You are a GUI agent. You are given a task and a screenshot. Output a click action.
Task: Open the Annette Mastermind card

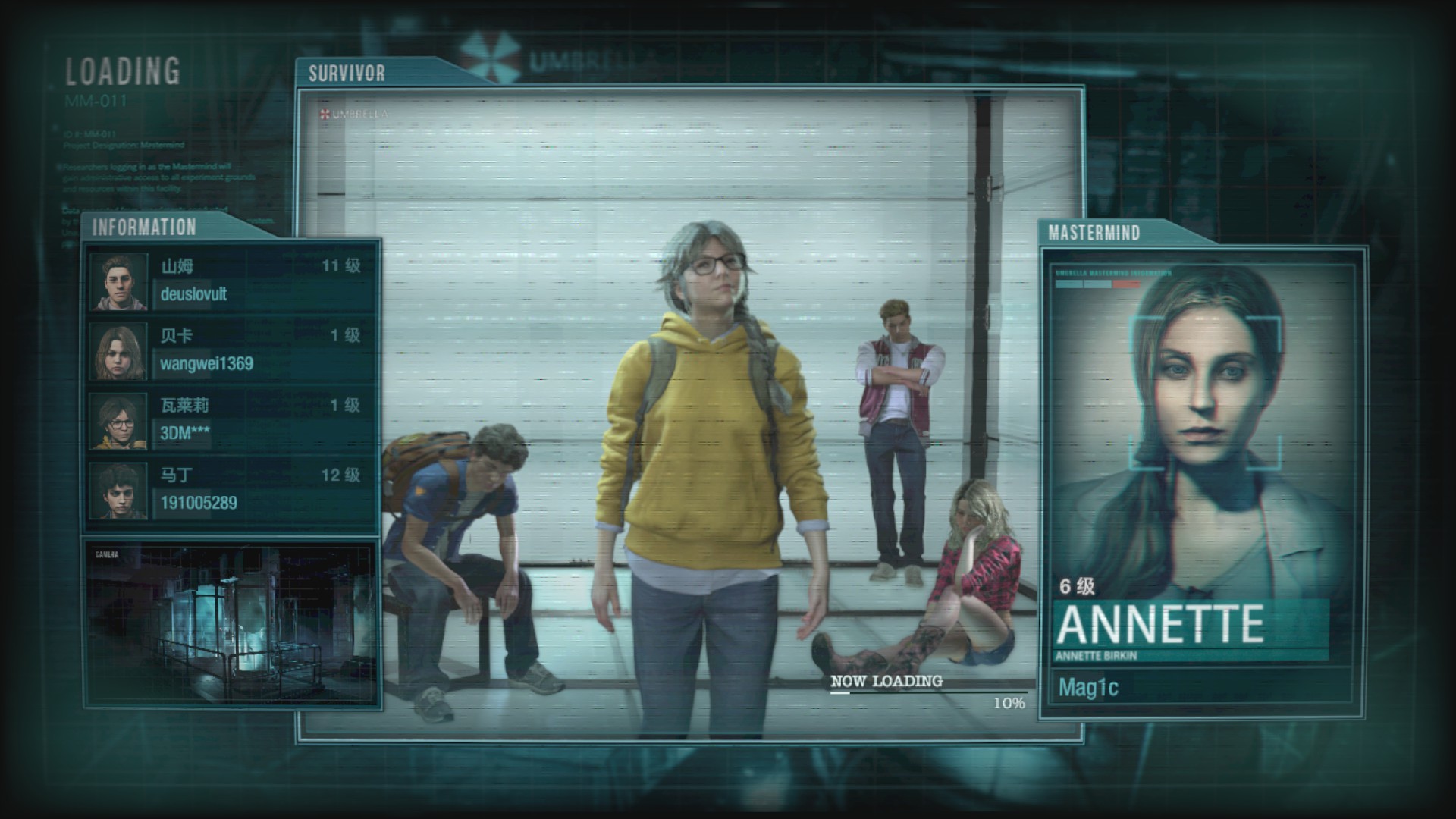click(x=1203, y=482)
